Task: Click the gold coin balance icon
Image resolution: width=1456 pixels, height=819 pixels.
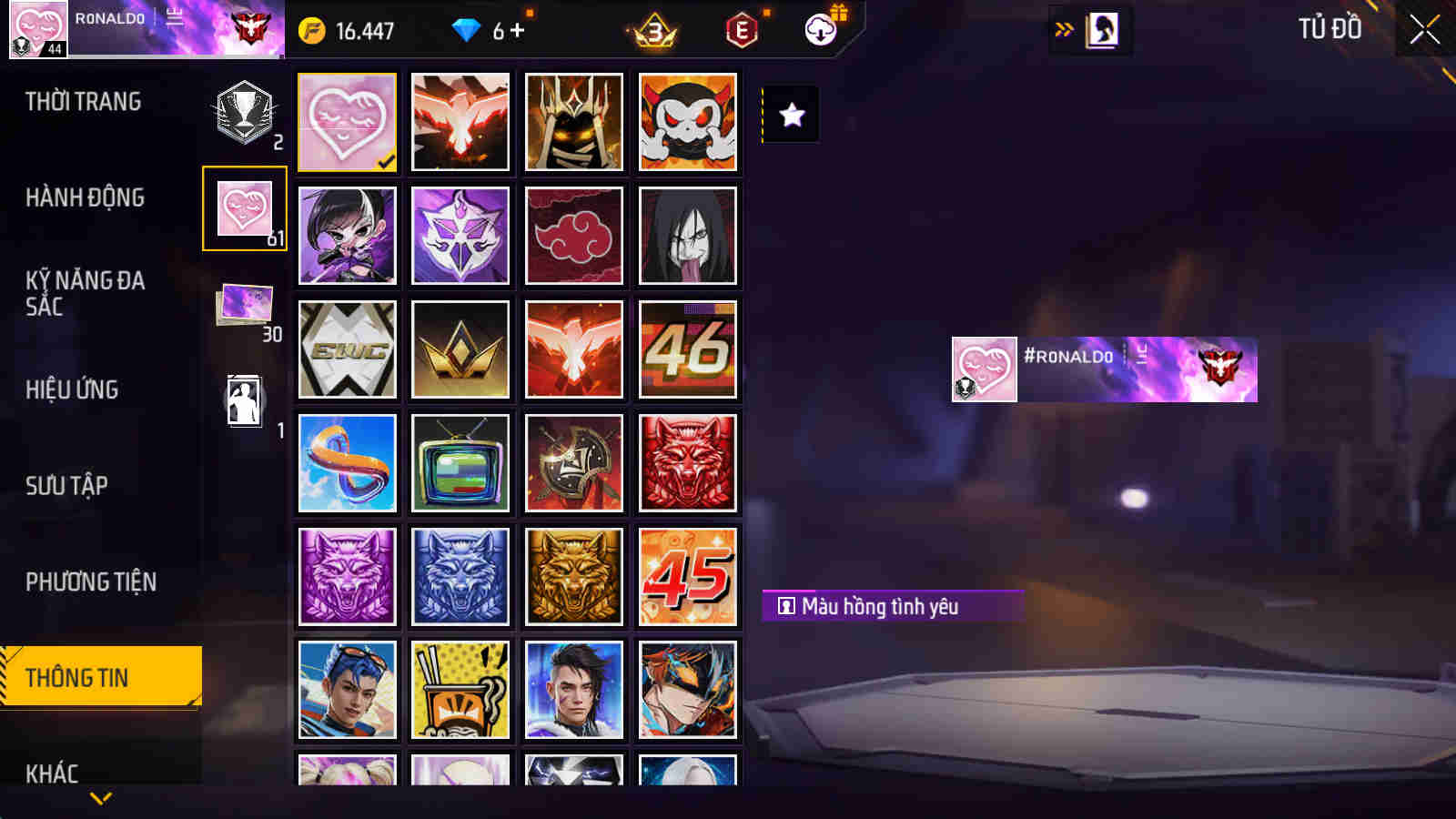Action: click(314, 28)
